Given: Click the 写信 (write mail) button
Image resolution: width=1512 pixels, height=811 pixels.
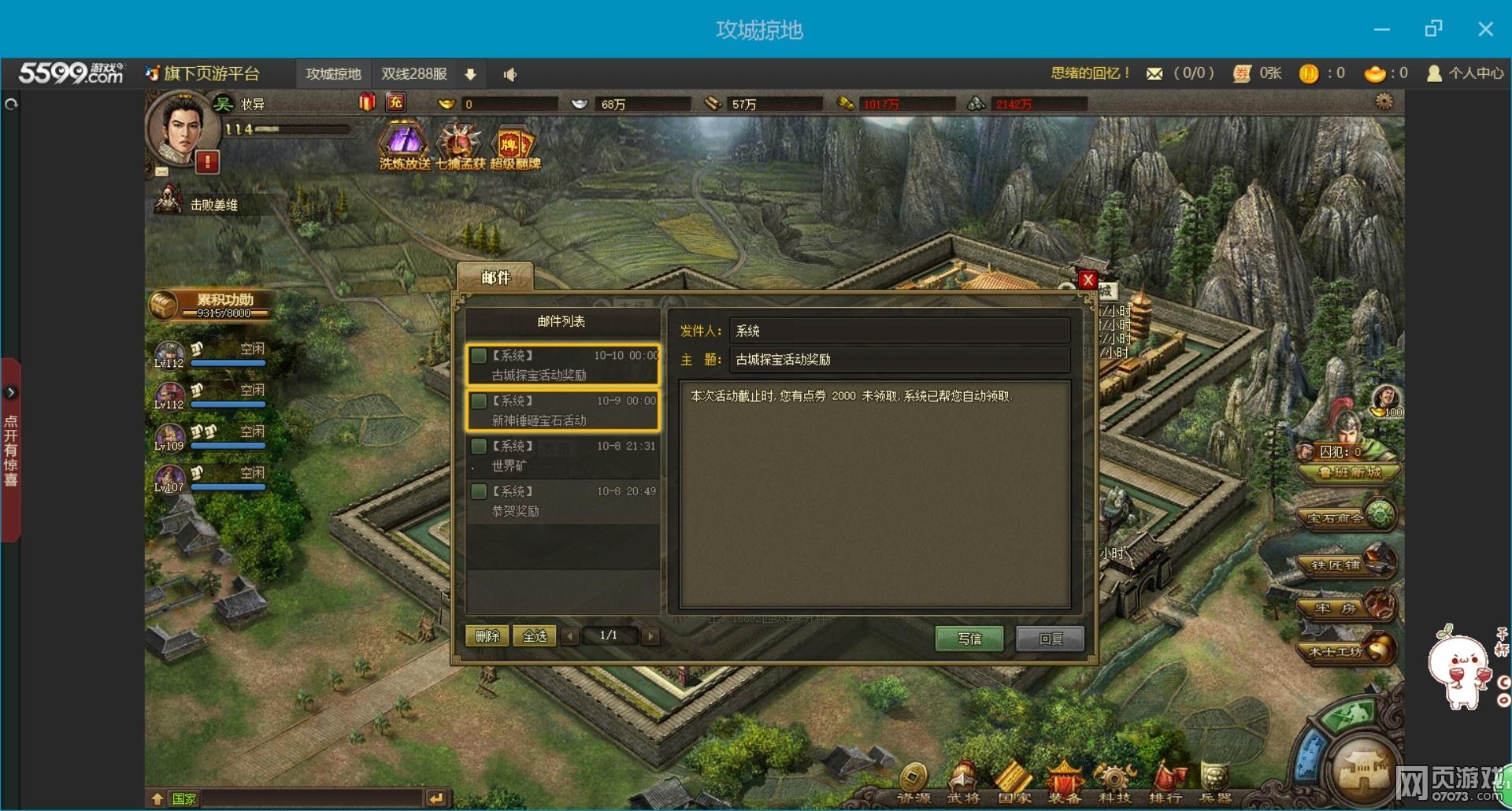Looking at the screenshot, I should 969,638.
